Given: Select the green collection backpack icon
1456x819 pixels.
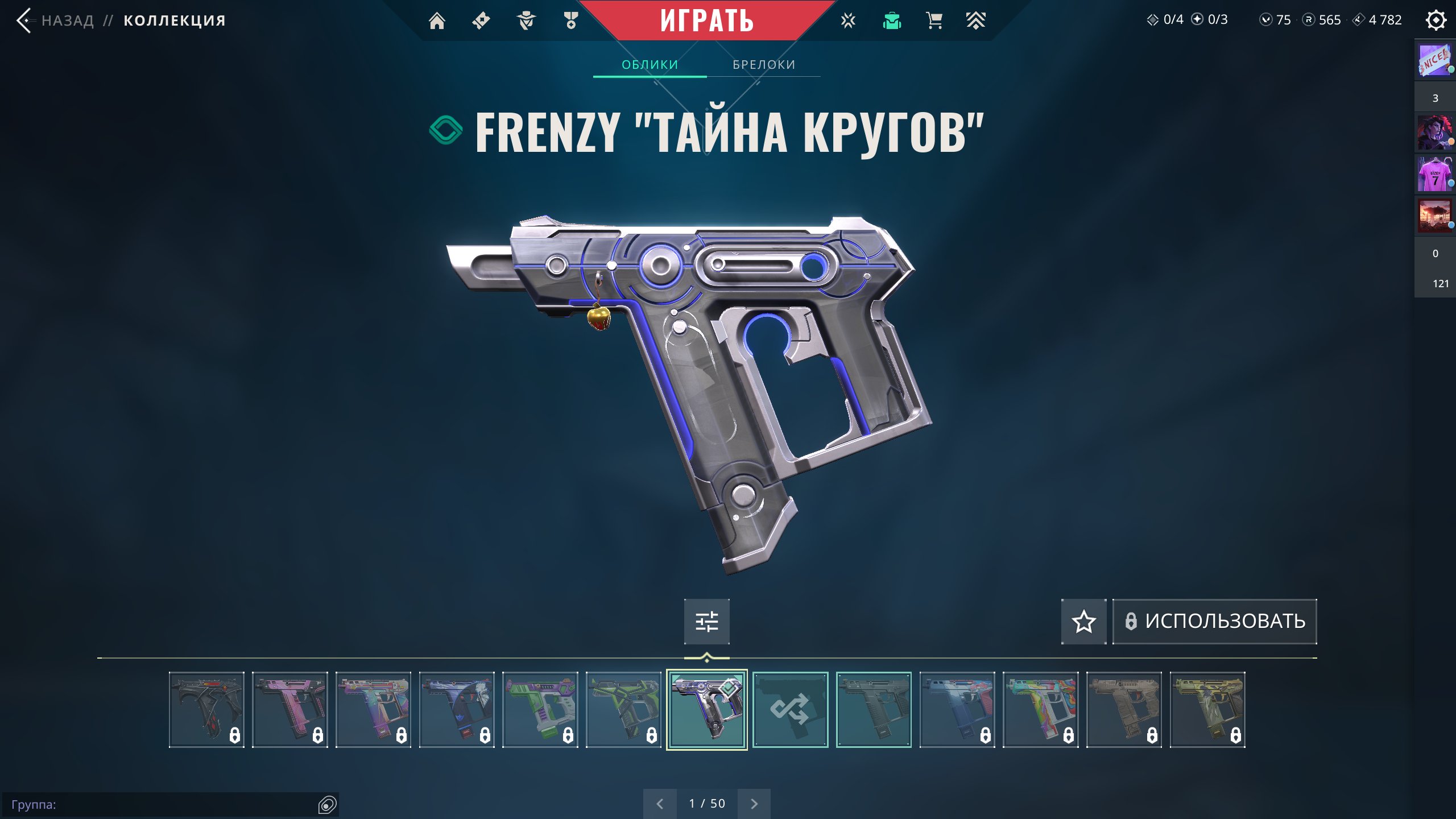Looking at the screenshot, I should (x=892, y=21).
